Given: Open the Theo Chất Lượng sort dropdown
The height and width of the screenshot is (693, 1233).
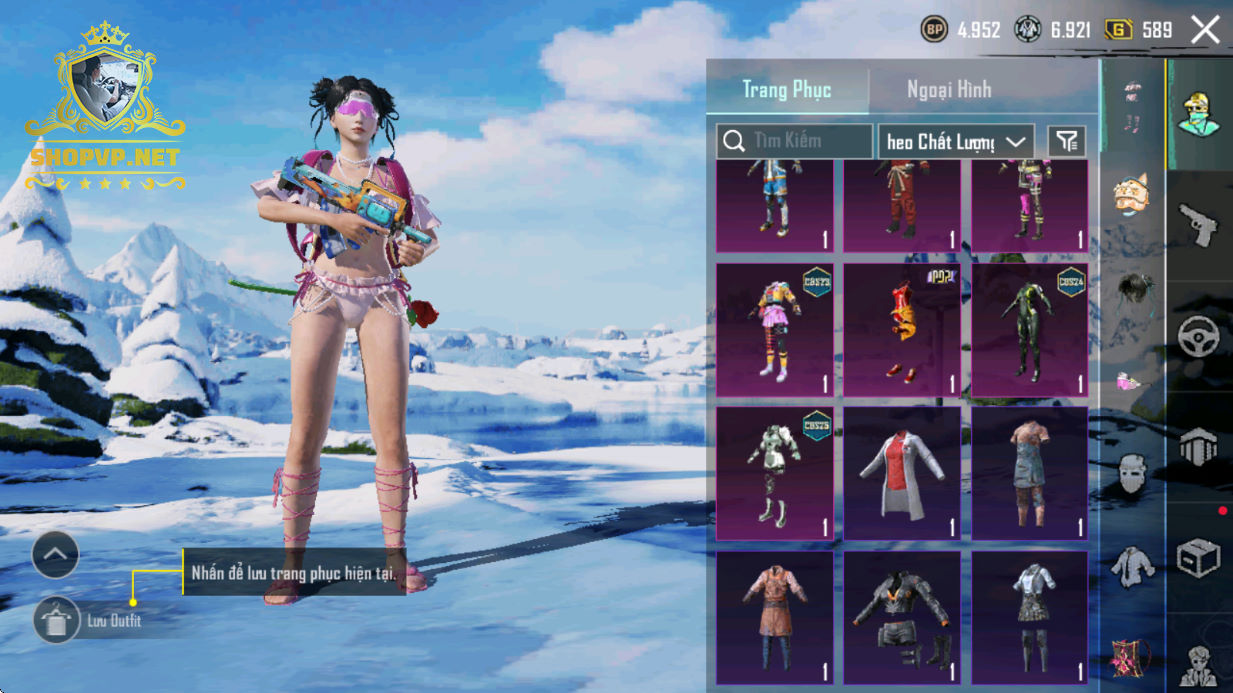Looking at the screenshot, I should click(x=956, y=141).
